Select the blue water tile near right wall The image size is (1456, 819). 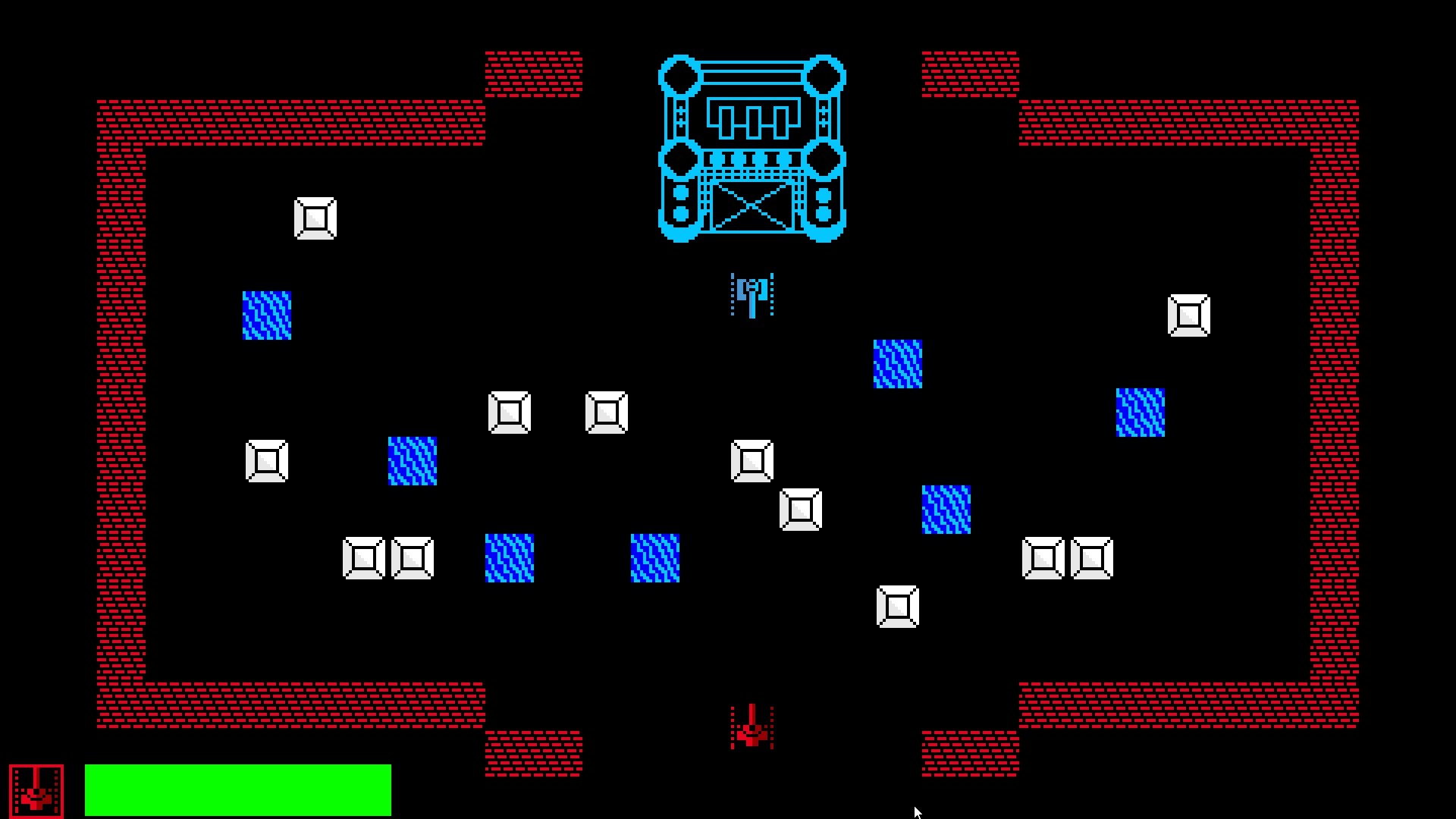1140,412
